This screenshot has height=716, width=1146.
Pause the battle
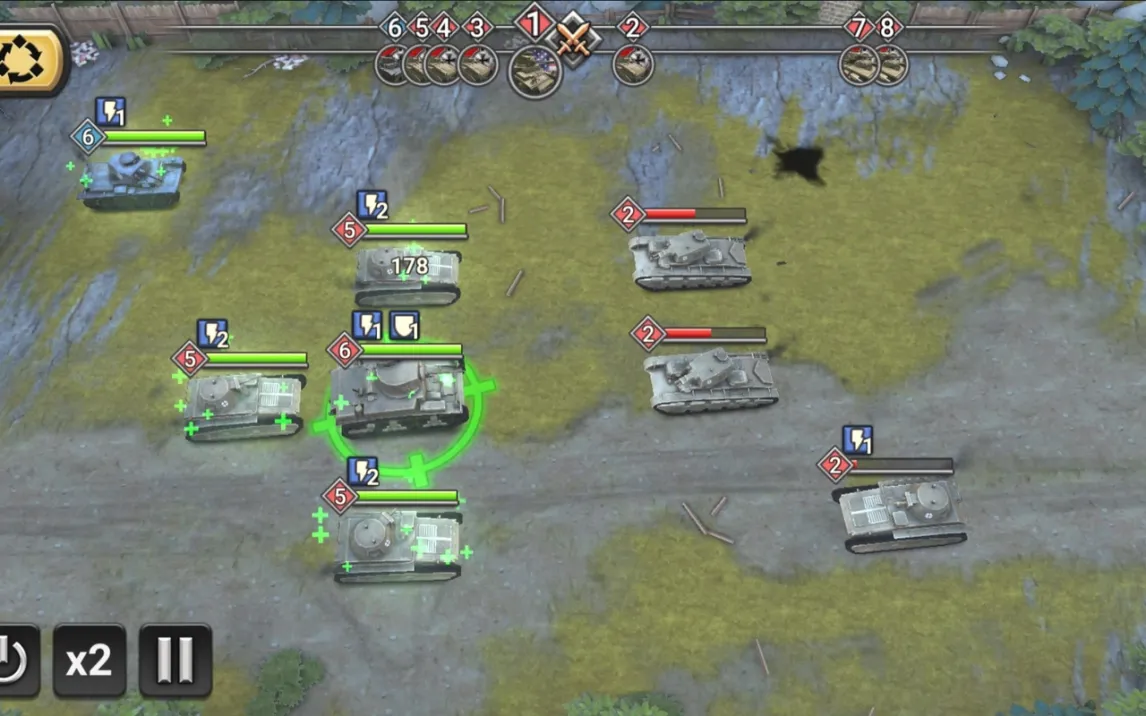[x=175, y=660]
